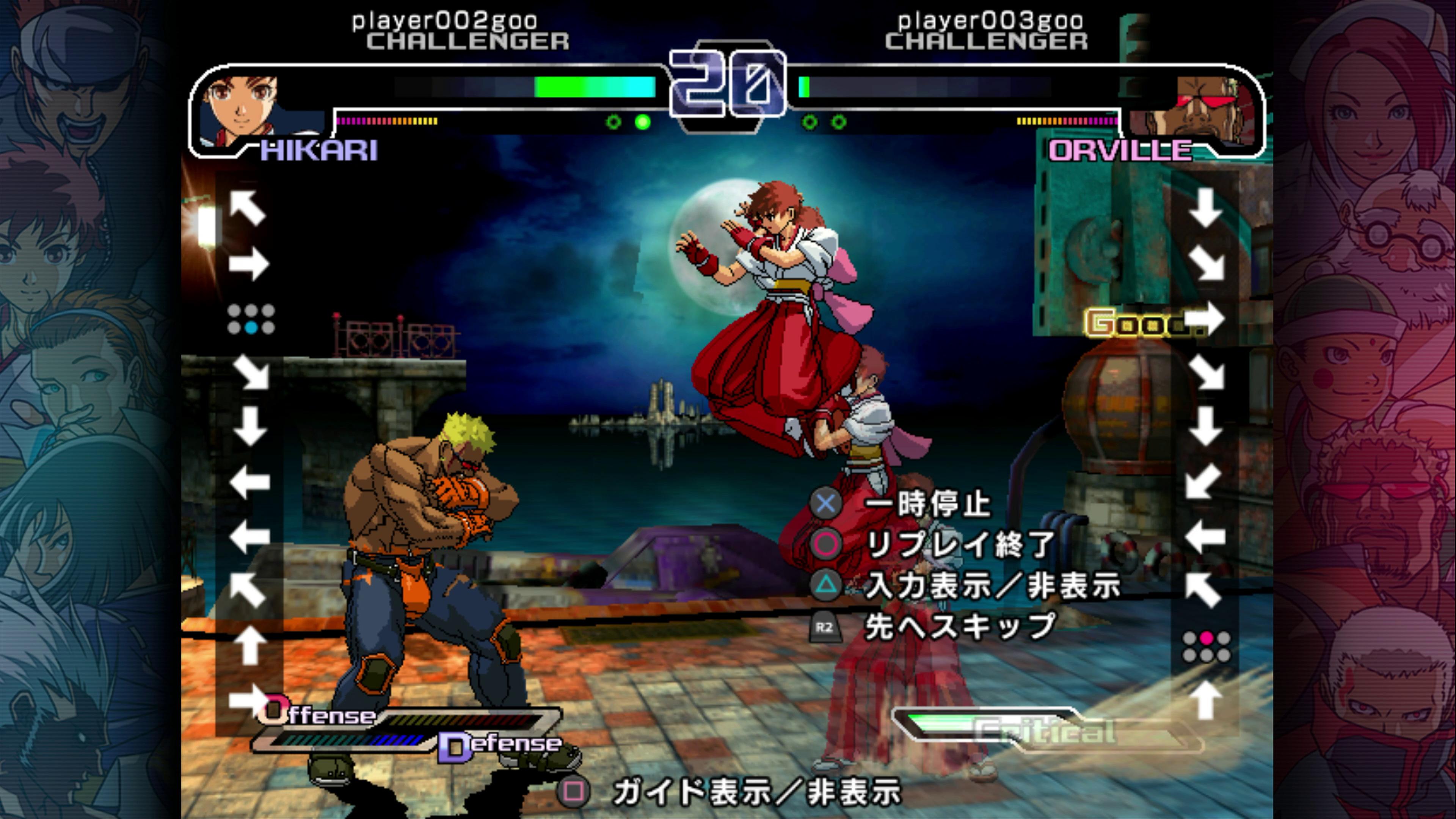Choose リプレイ終了 to end the replay
1456x819 pixels.
(960, 544)
